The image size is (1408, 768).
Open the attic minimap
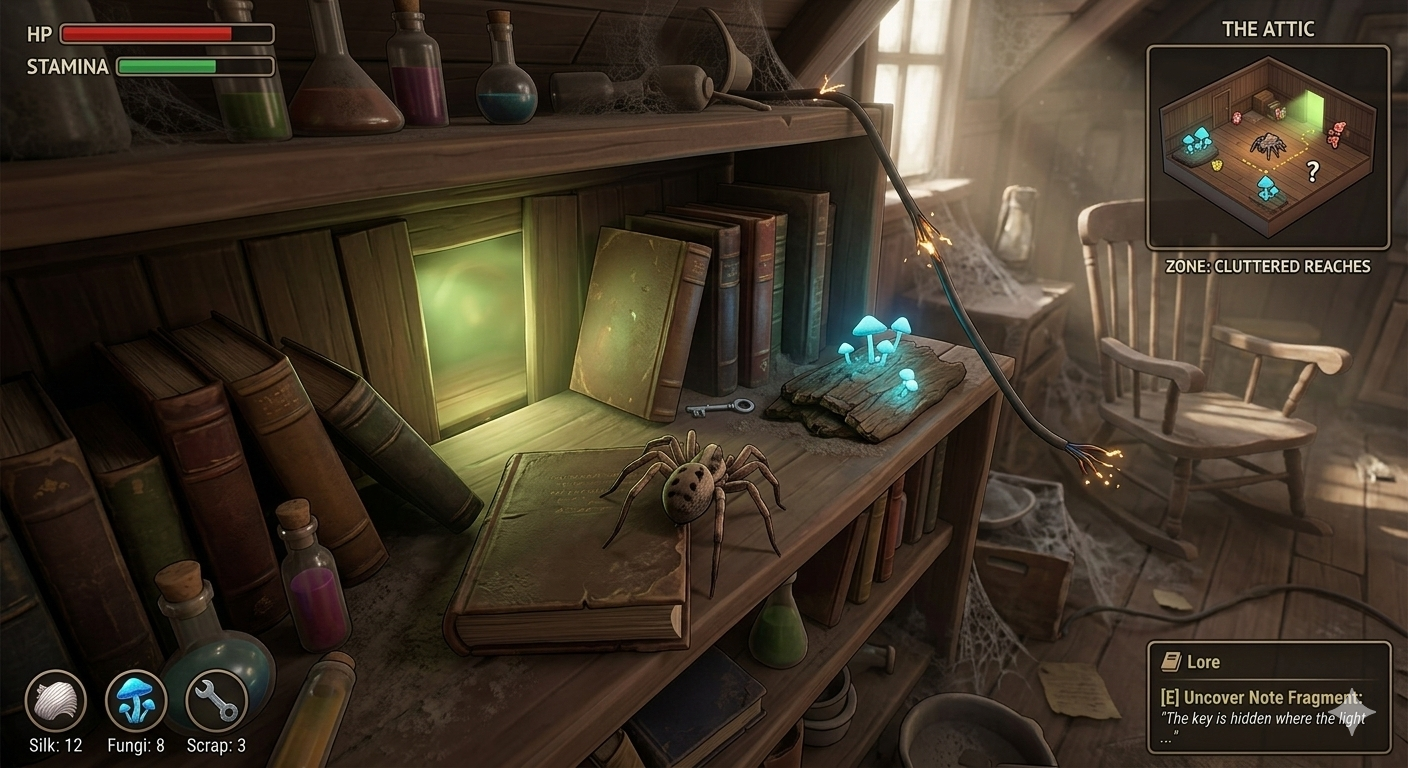pyautogui.click(x=1267, y=147)
